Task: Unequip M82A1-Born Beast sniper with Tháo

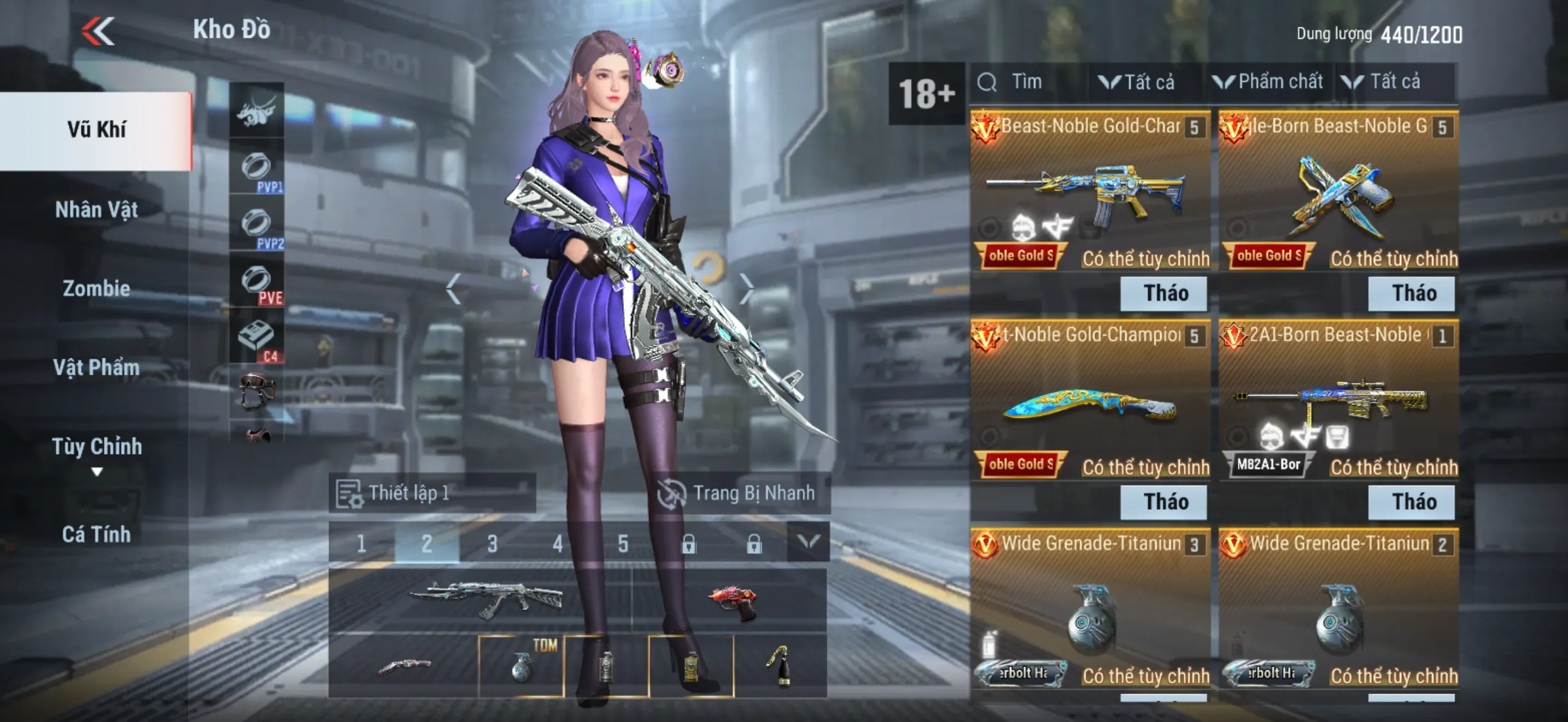Action: pyautogui.click(x=1412, y=502)
